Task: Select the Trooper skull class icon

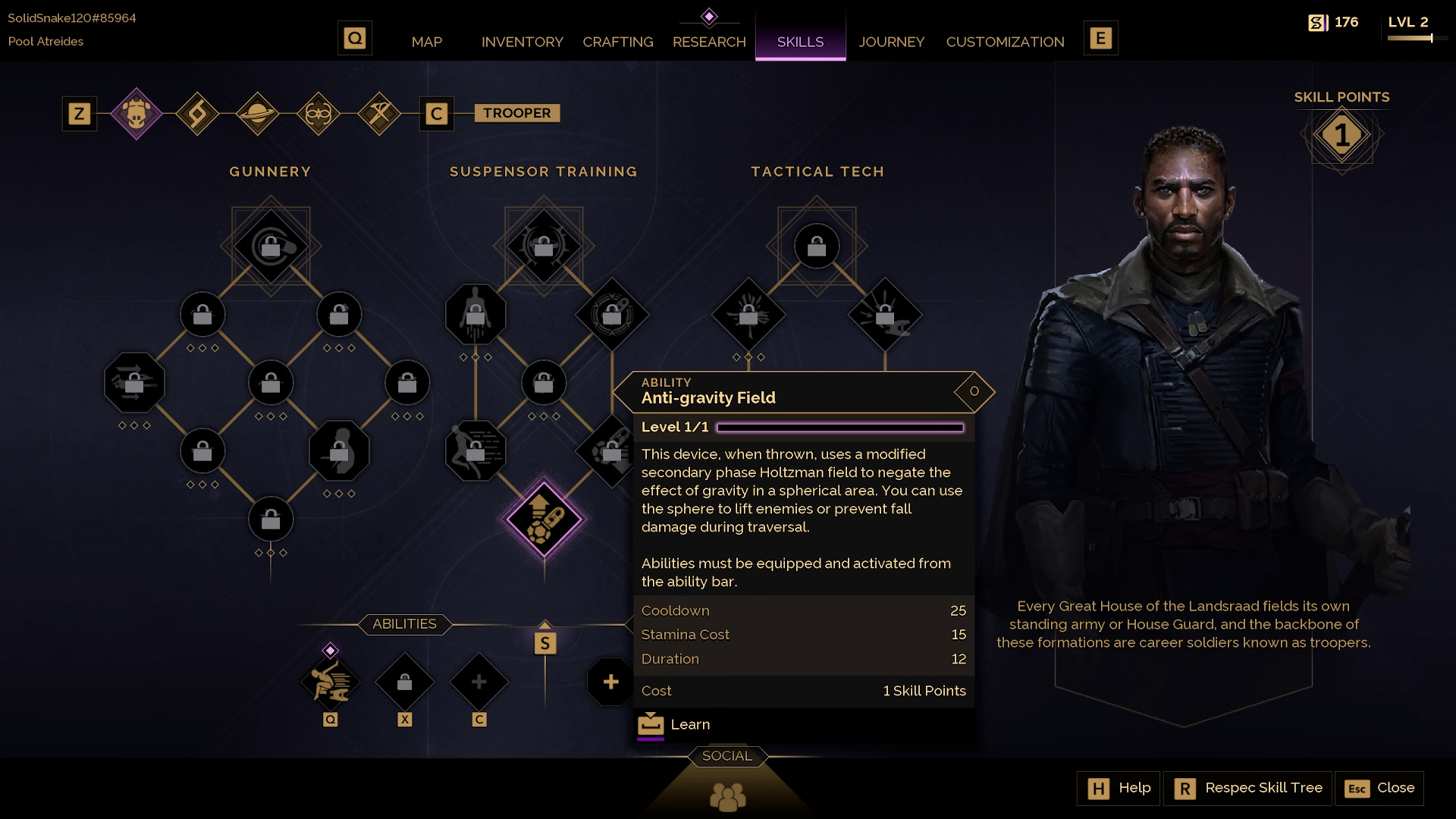Action: tap(136, 114)
